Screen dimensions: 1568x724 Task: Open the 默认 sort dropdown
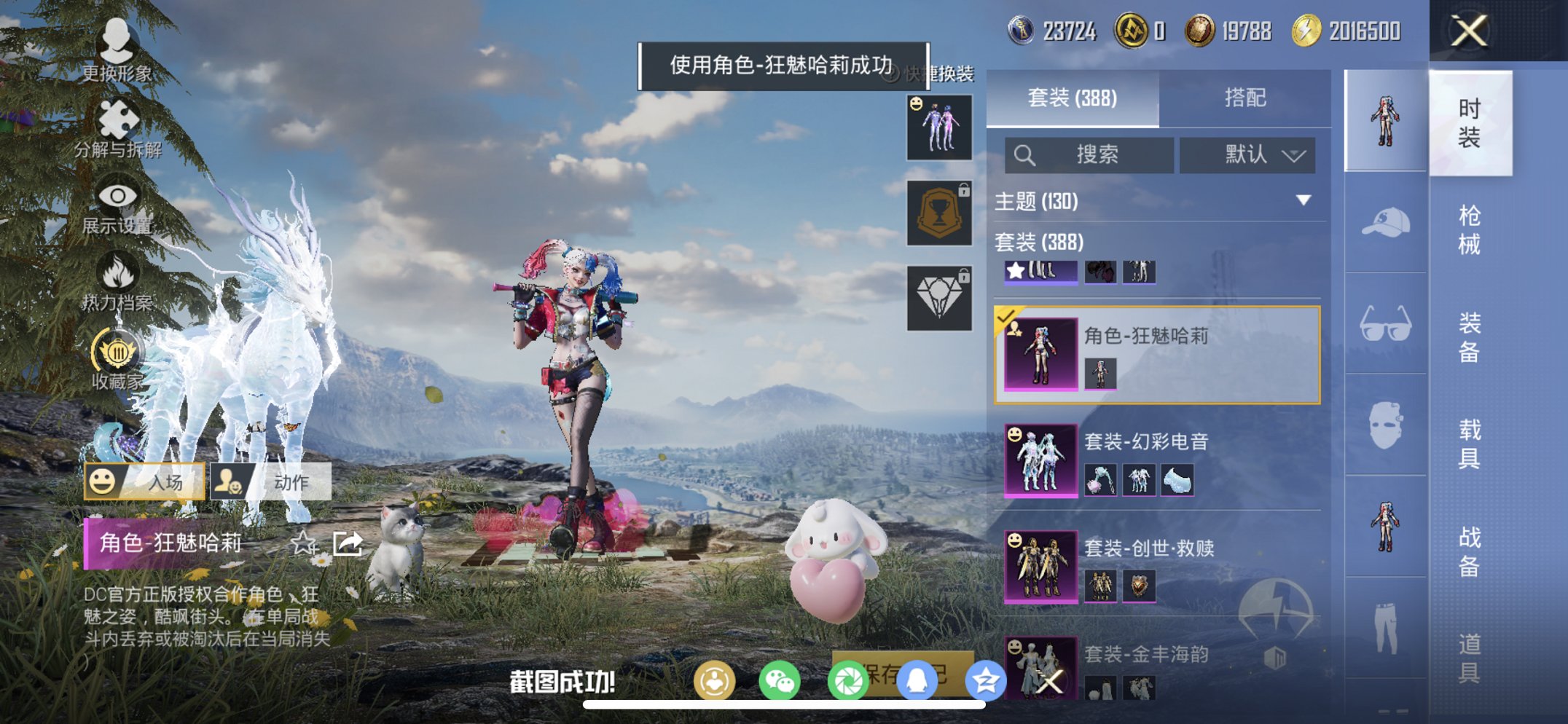tap(1247, 155)
